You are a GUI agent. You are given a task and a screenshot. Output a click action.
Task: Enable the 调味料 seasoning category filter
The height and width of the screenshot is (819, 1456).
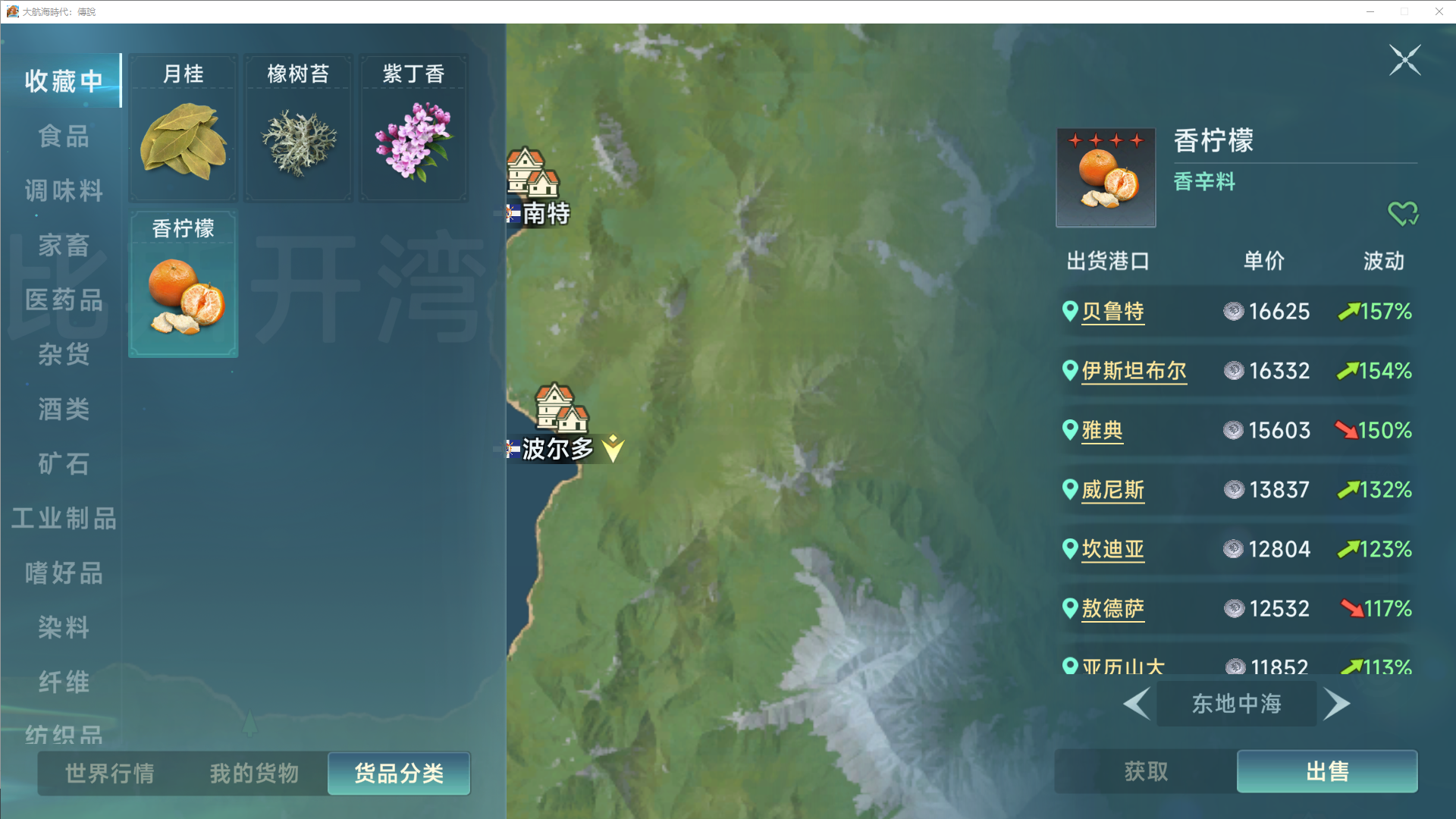(x=63, y=191)
